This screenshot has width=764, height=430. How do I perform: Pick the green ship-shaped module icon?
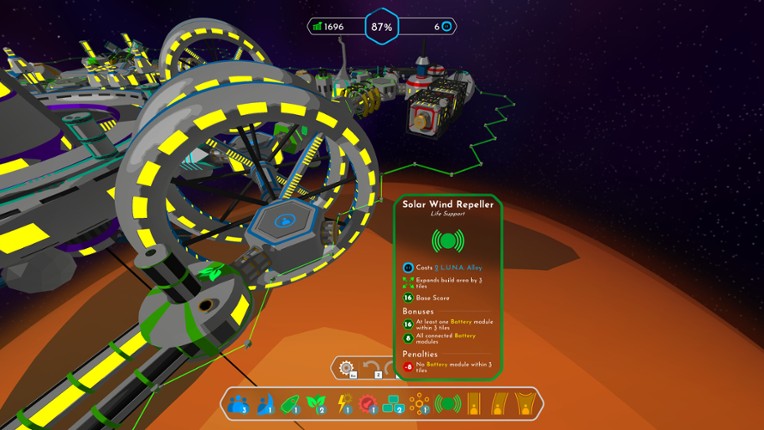[x=290, y=404]
